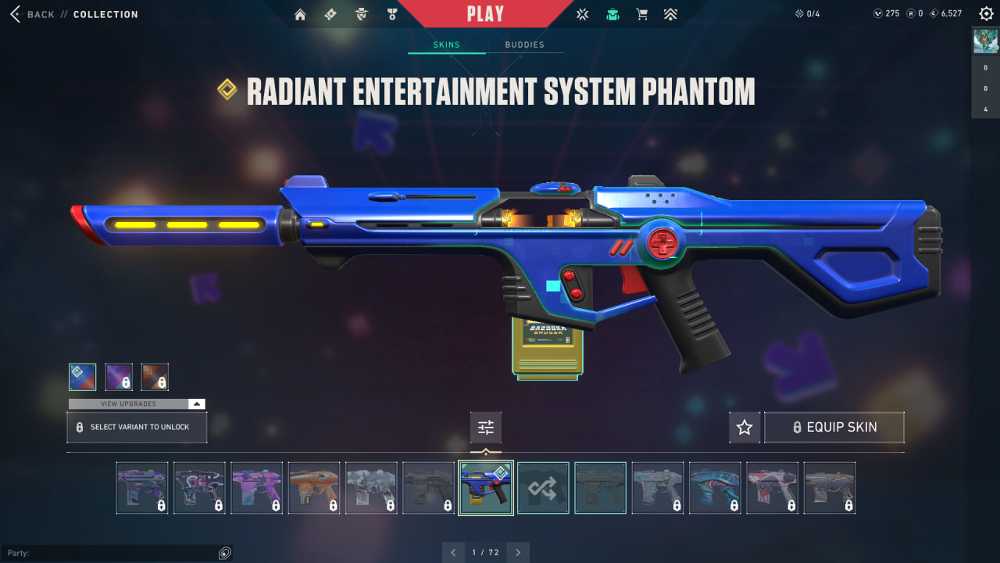Choose the locked orange-brown variant swatch
1000x563 pixels.
click(155, 377)
